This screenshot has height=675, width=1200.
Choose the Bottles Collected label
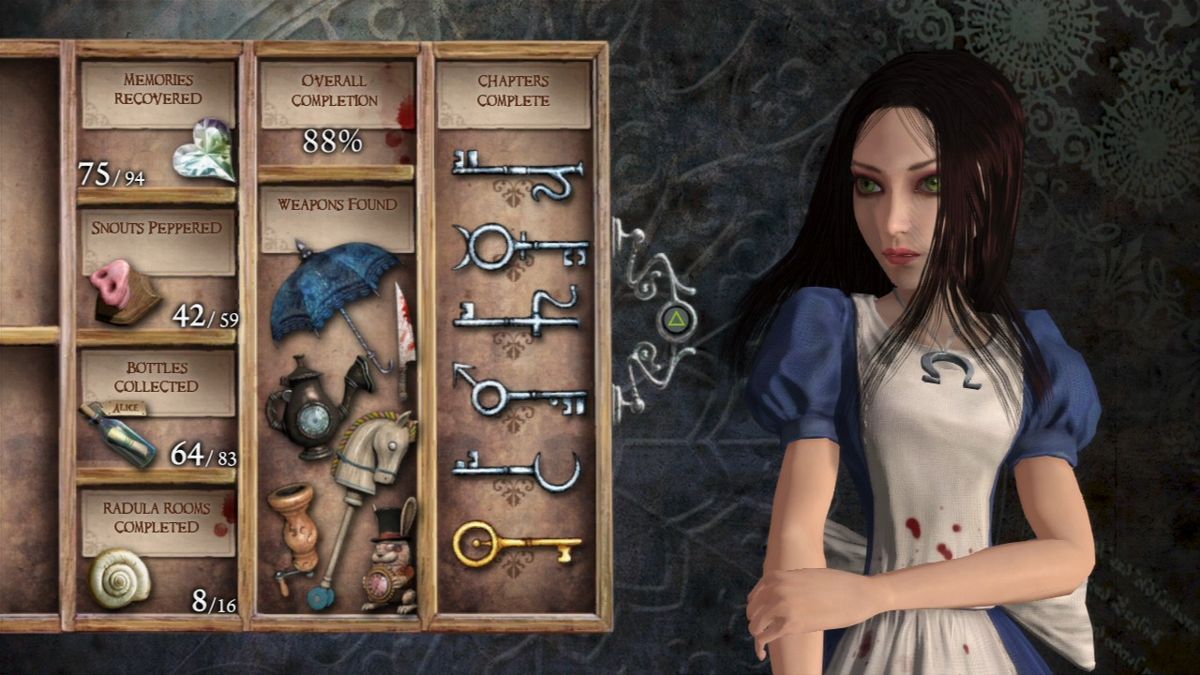156,377
